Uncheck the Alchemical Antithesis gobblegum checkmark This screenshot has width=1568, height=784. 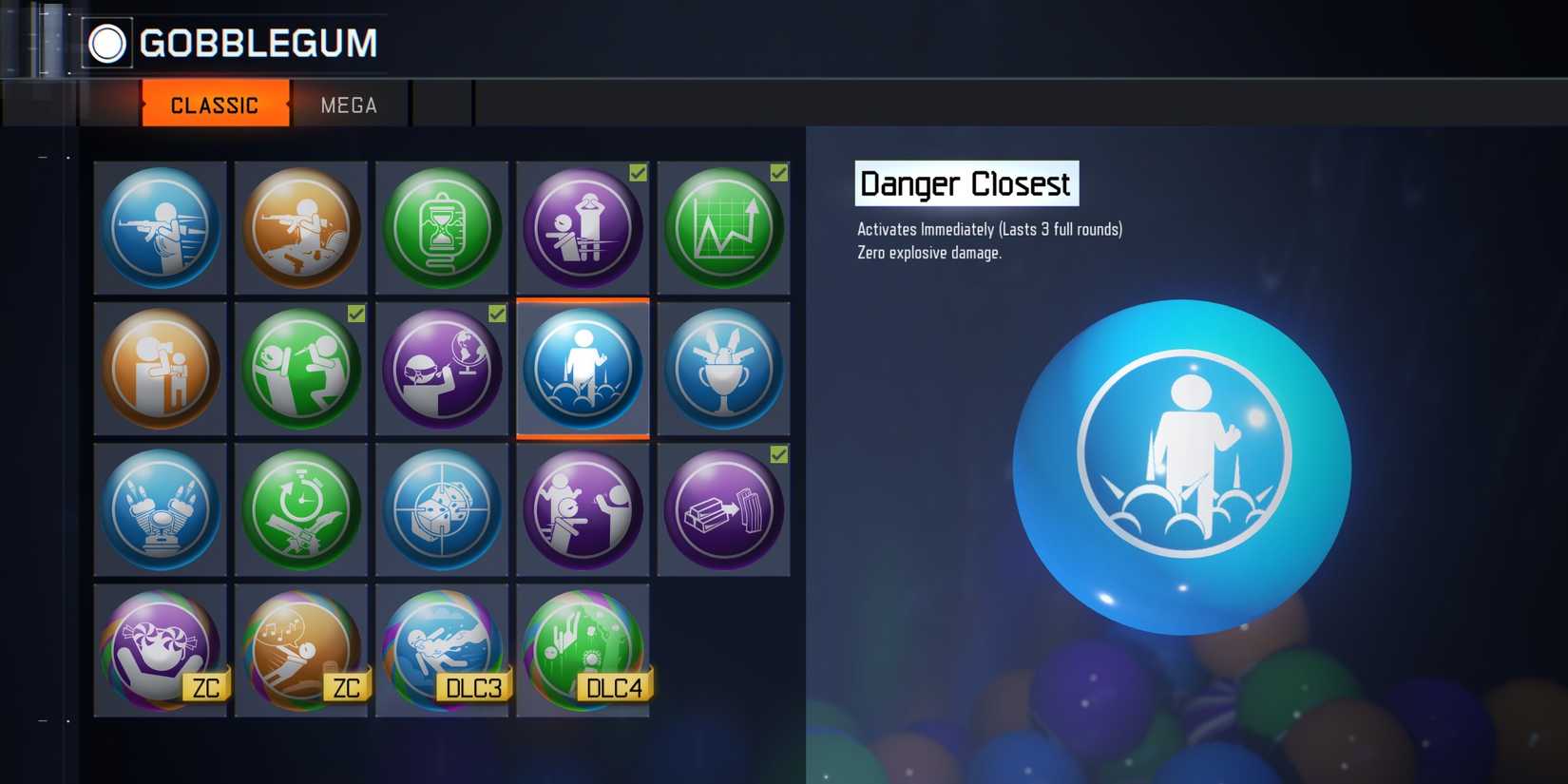click(777, 455)
